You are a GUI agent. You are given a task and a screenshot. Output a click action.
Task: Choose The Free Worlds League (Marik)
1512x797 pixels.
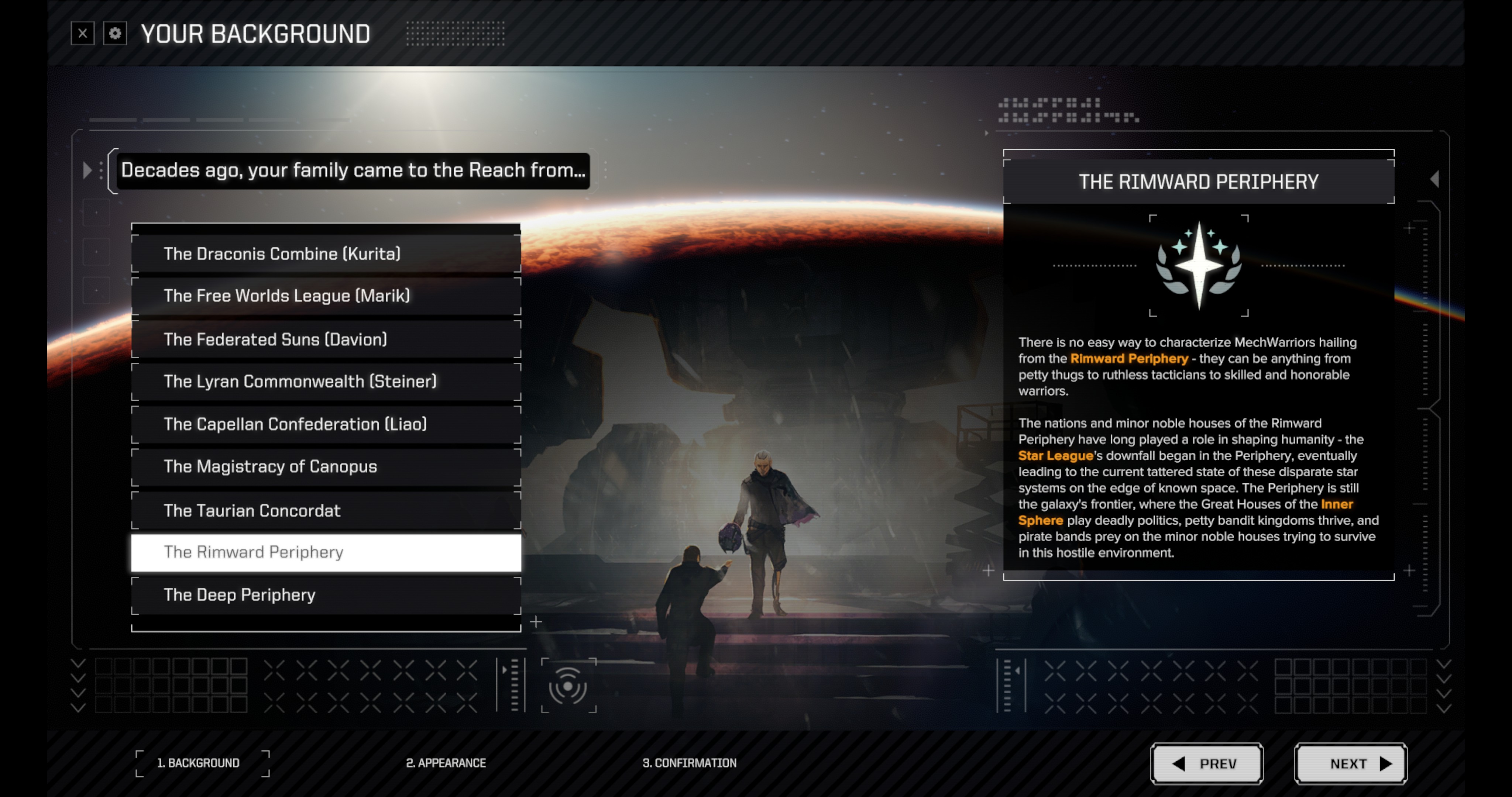pos(326,296)
